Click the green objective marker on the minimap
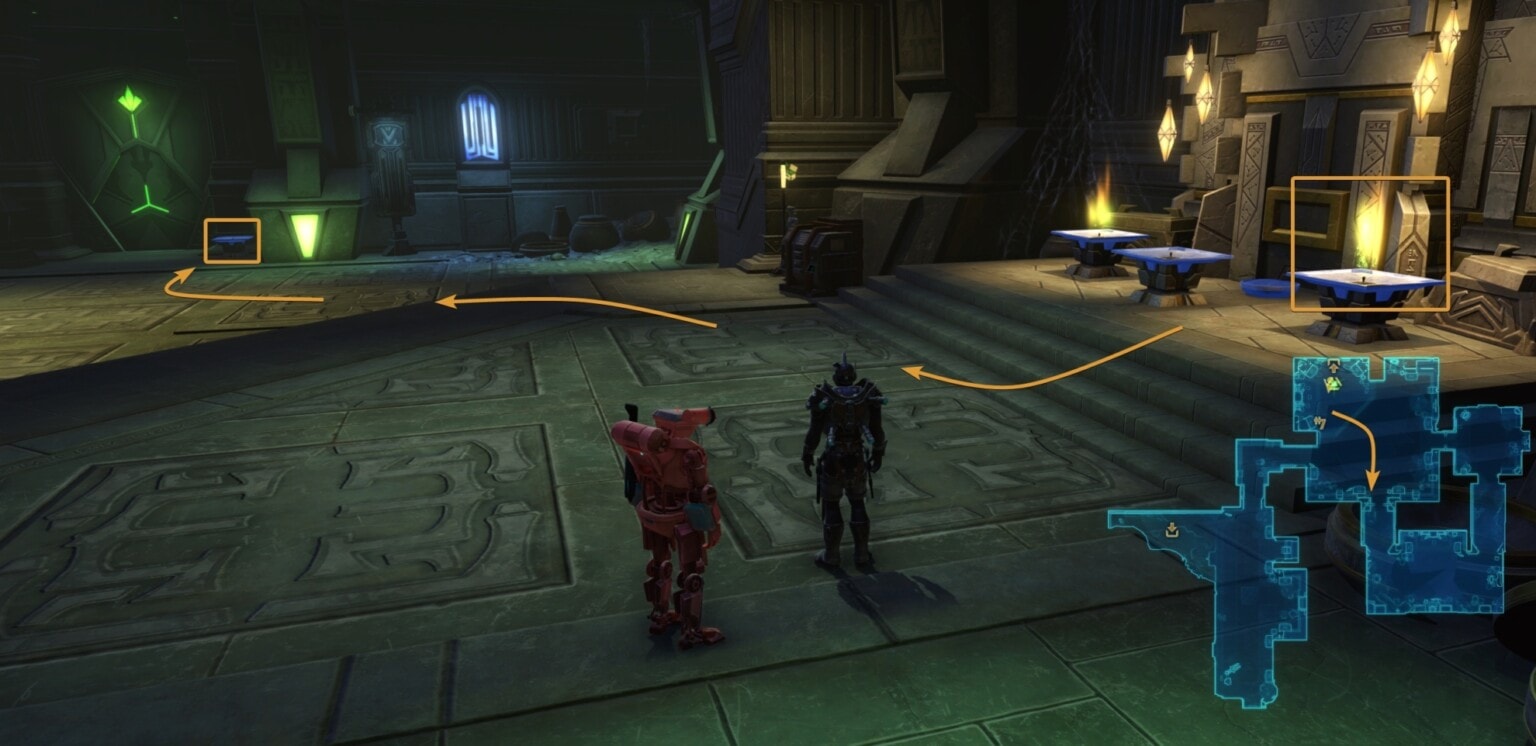 point(1333,386)
